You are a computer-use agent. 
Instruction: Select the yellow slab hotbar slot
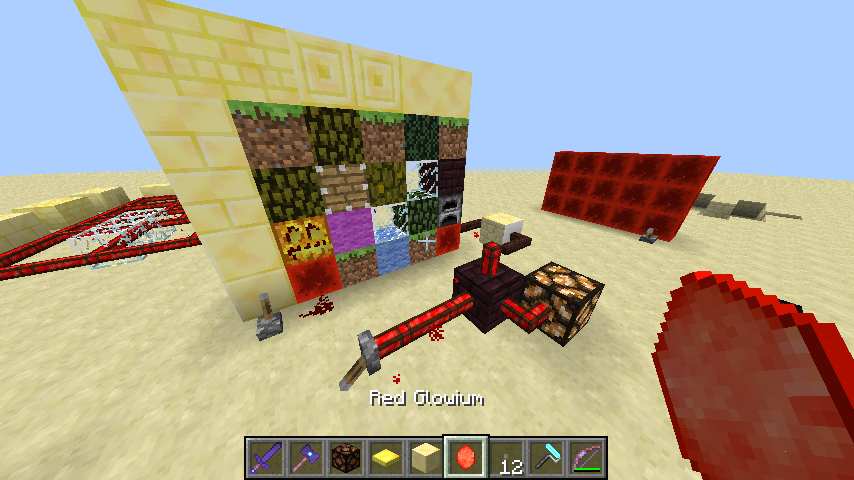coord(386,457)
